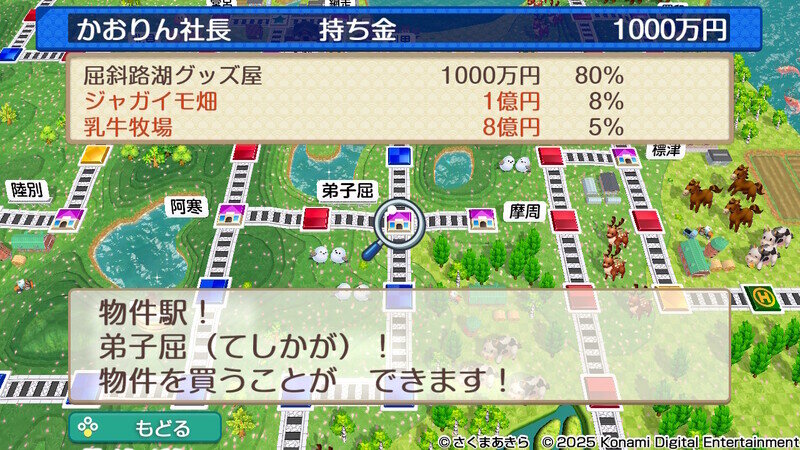Click the もどる back button

145,428
